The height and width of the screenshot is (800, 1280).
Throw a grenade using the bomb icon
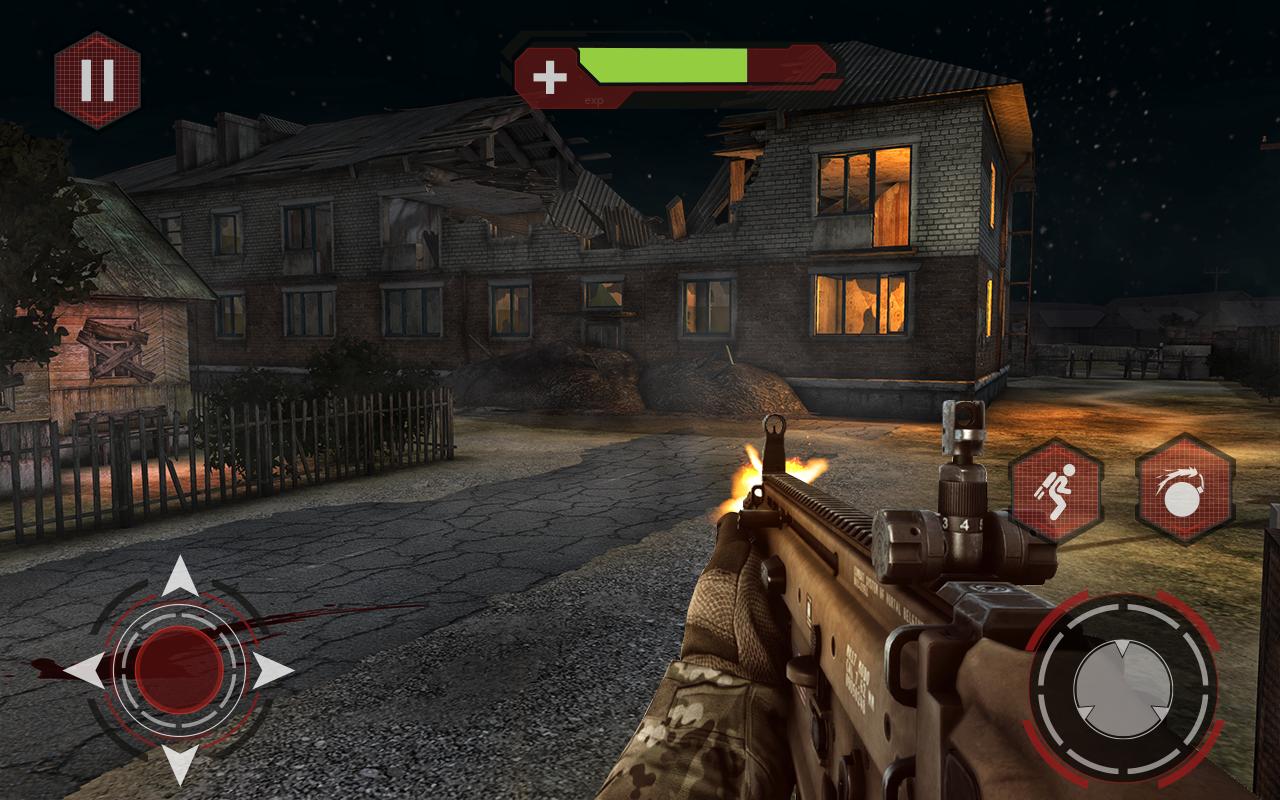point(1185,490)
